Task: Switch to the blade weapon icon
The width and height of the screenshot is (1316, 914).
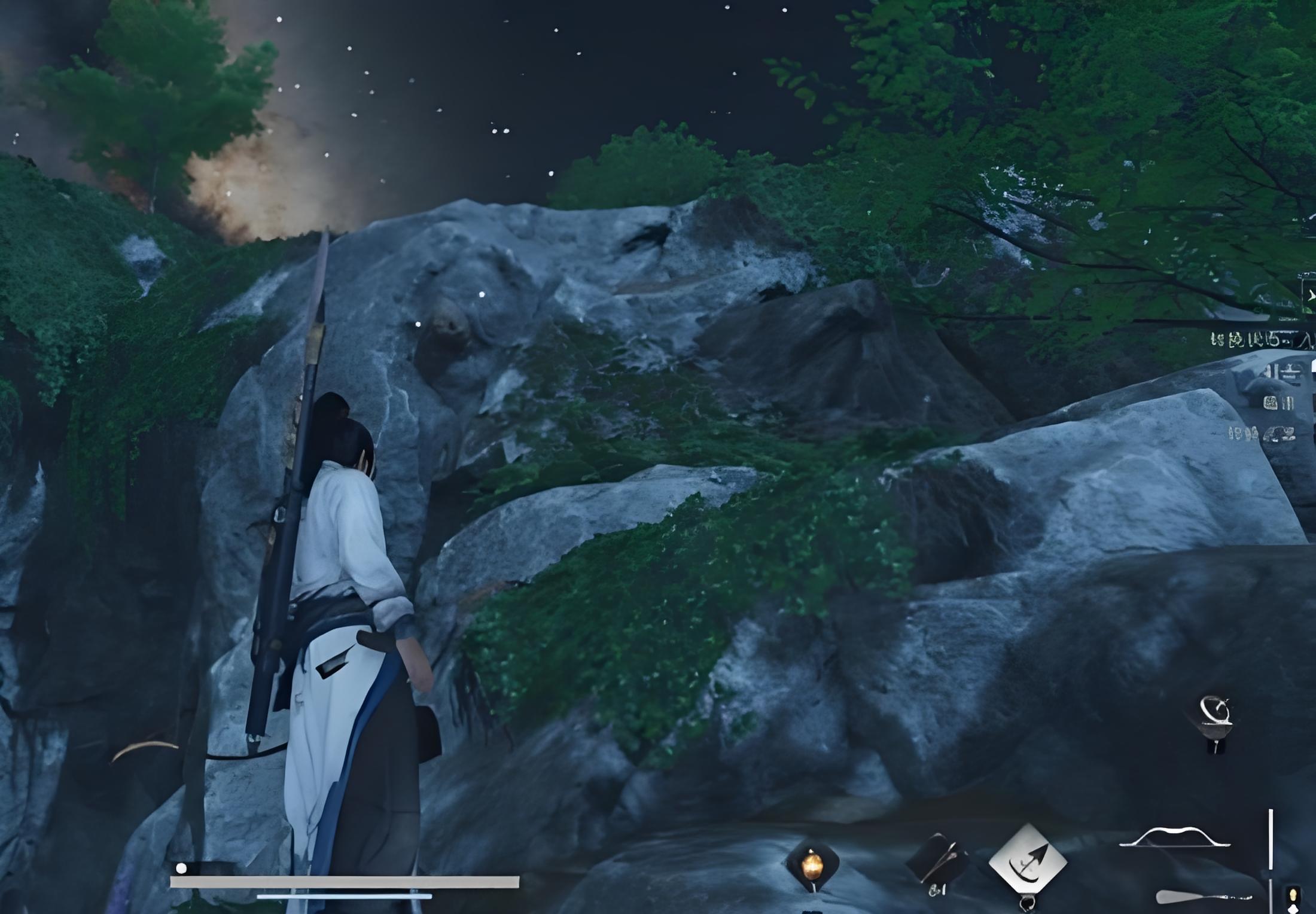Action: coord(1202,897)
